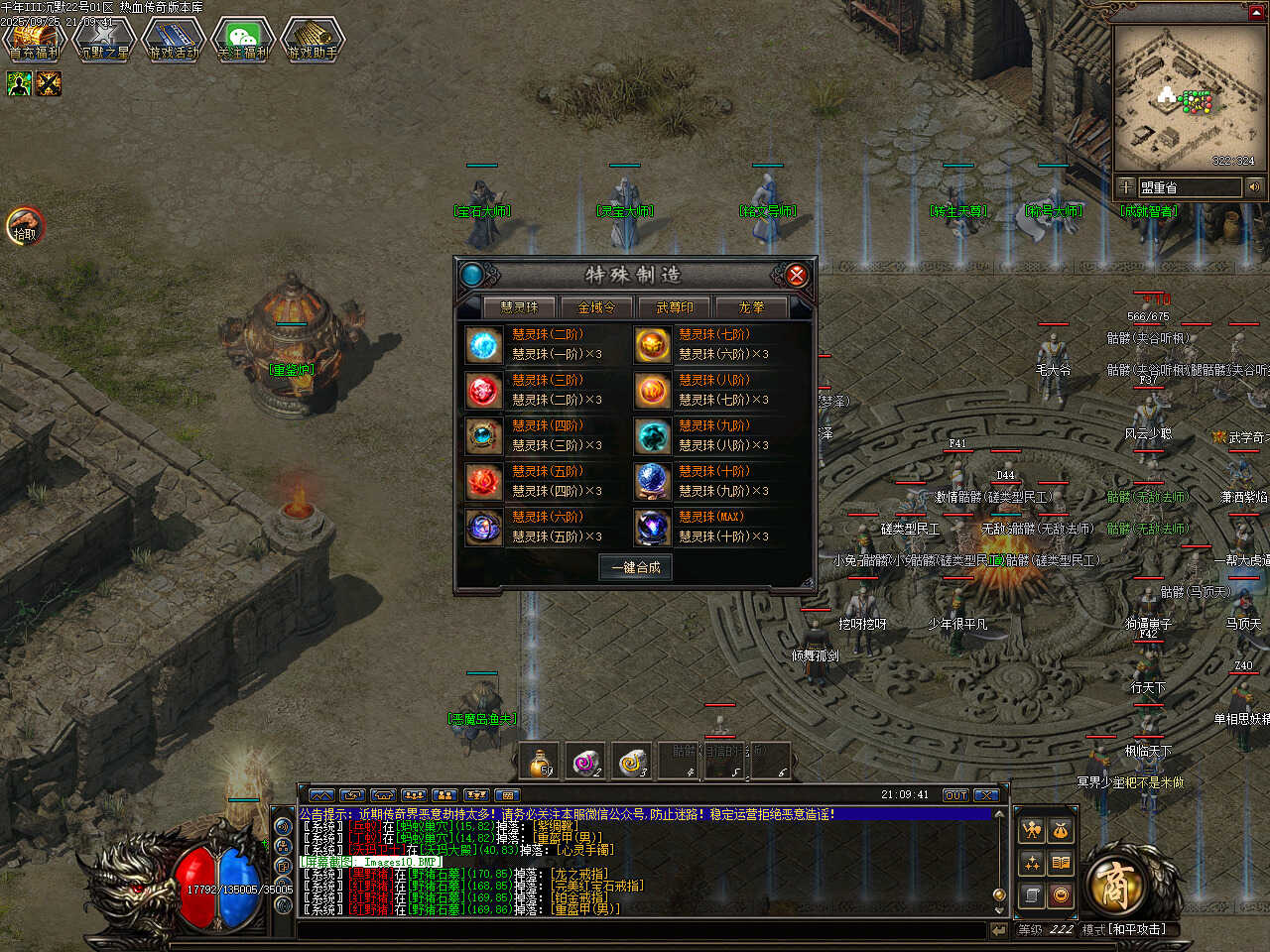The width and height of the screenshot is (1270, 952).
Task: Select the 慧灵珠(二阶) blue orb recipe
Action: point(484,344)
